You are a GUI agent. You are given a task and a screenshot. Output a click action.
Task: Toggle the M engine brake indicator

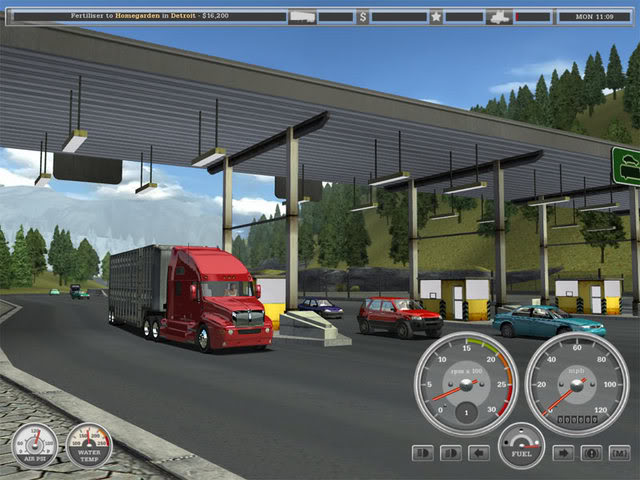pos(620,453)
